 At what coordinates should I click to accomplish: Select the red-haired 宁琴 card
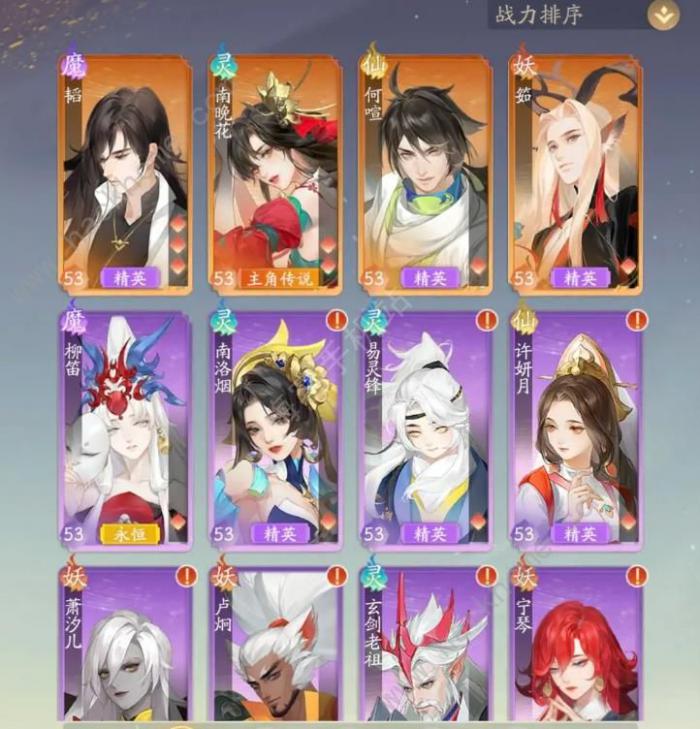575,645
